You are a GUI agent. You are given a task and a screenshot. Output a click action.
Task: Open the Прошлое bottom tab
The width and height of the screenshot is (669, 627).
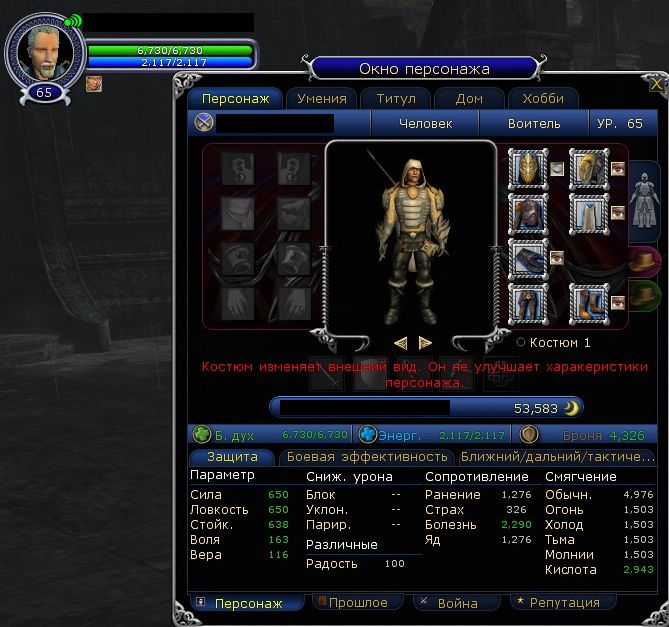359,602
